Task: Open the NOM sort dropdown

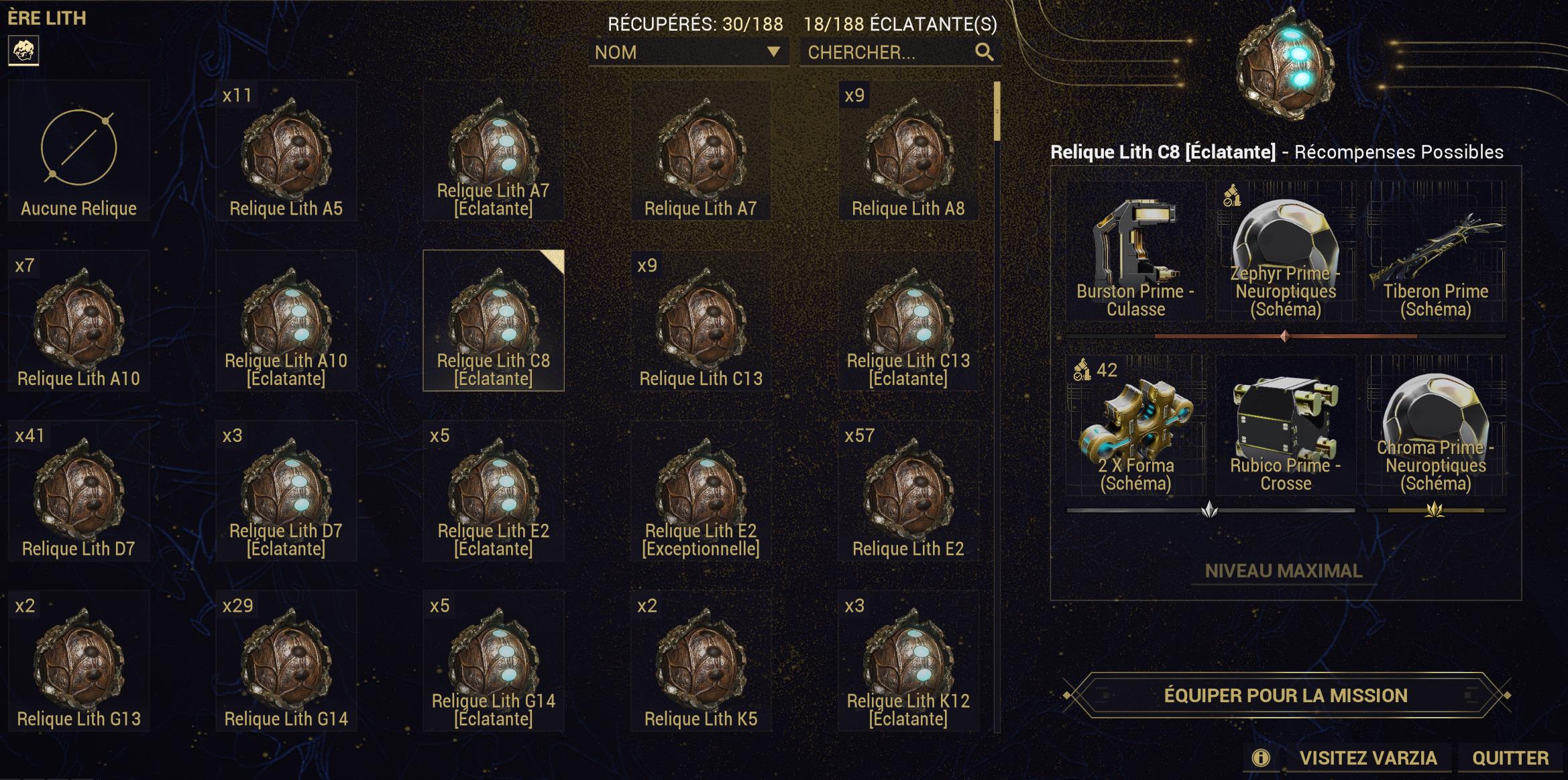Action: click(687, 52)
